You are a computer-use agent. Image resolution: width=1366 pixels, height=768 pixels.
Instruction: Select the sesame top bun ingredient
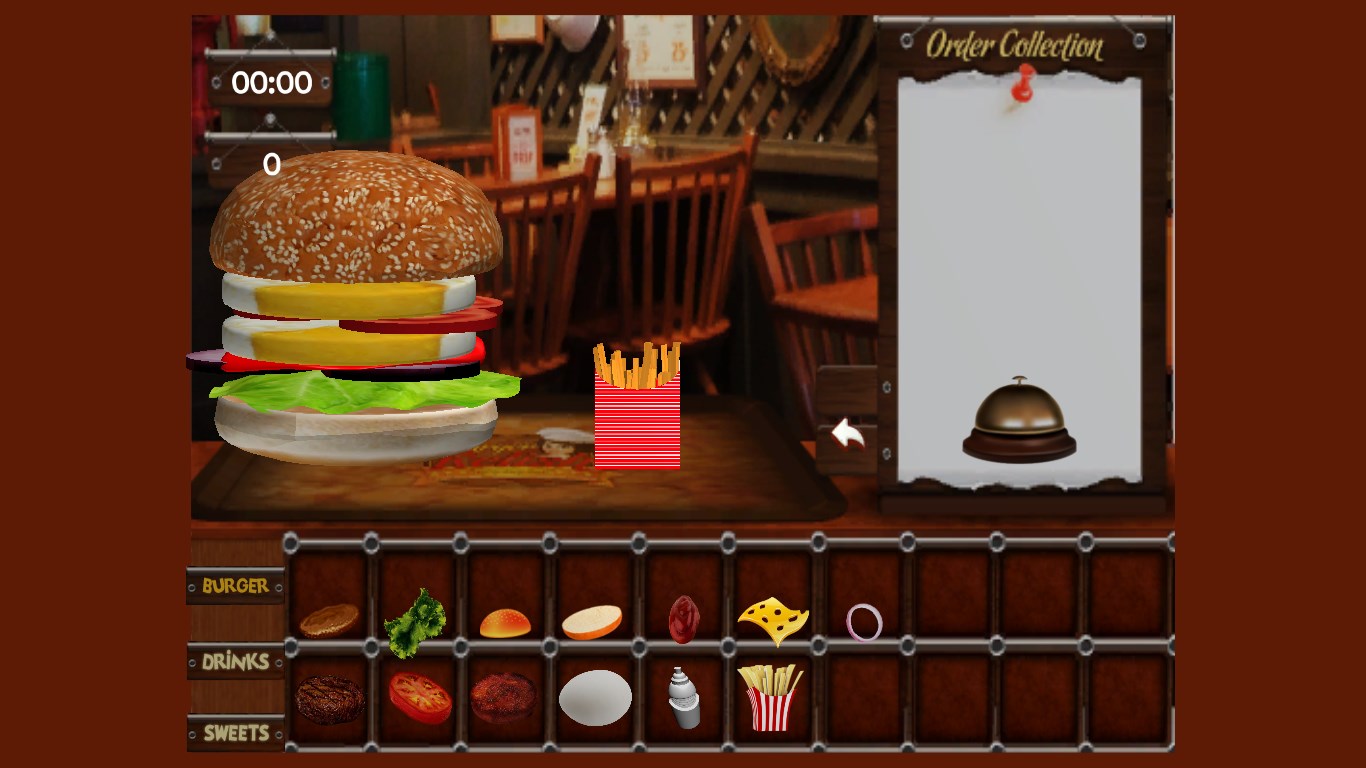[505, 623]
